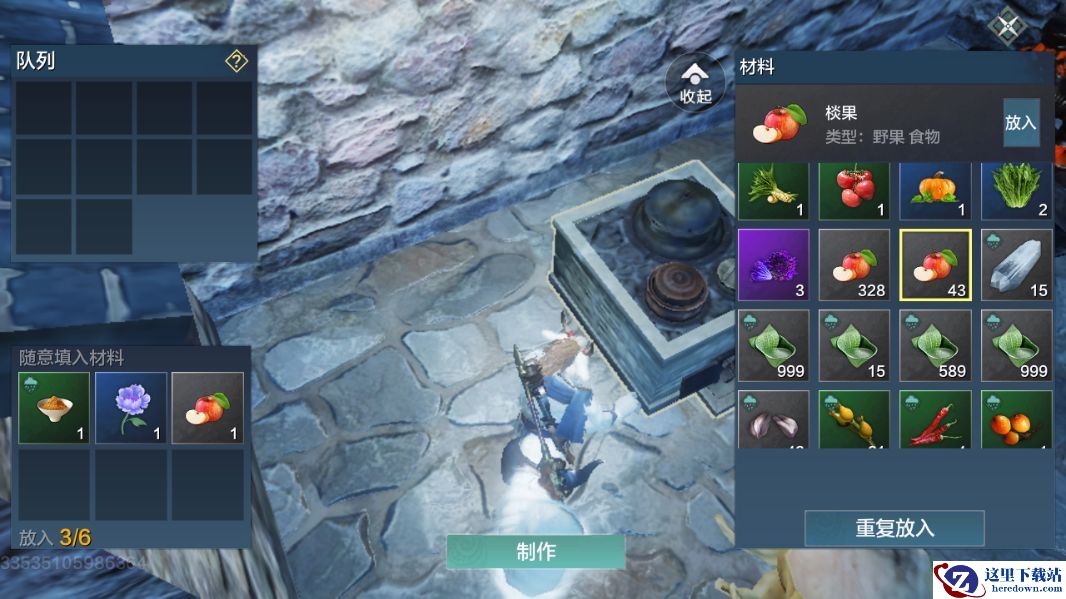Pick the purple flower material with count 3
Image resolution: width=1066 pixels, height=599 pixels.
click(x=773, y=265)
